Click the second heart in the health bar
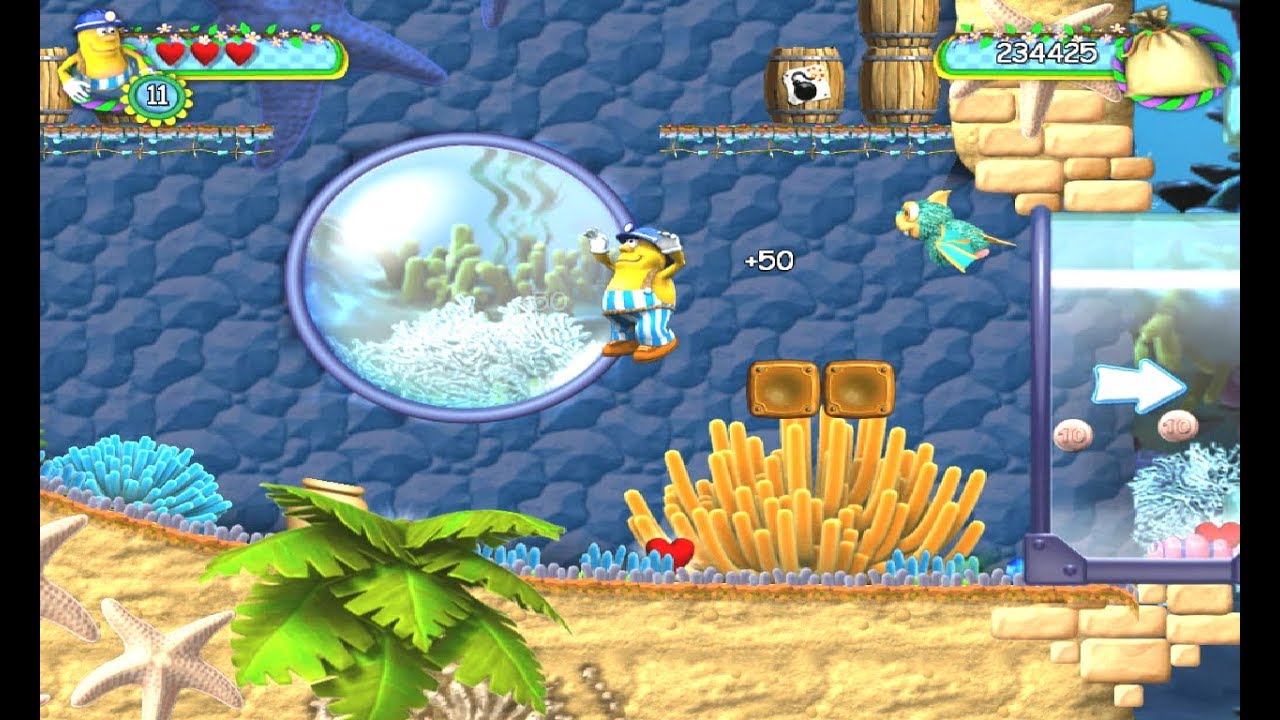The image size is (1280, 720). coord(206,55)
